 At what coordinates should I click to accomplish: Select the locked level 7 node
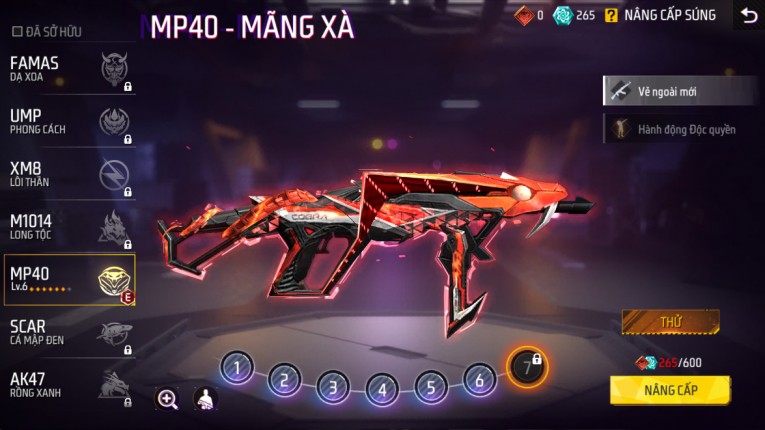click(x=527, y=367)
